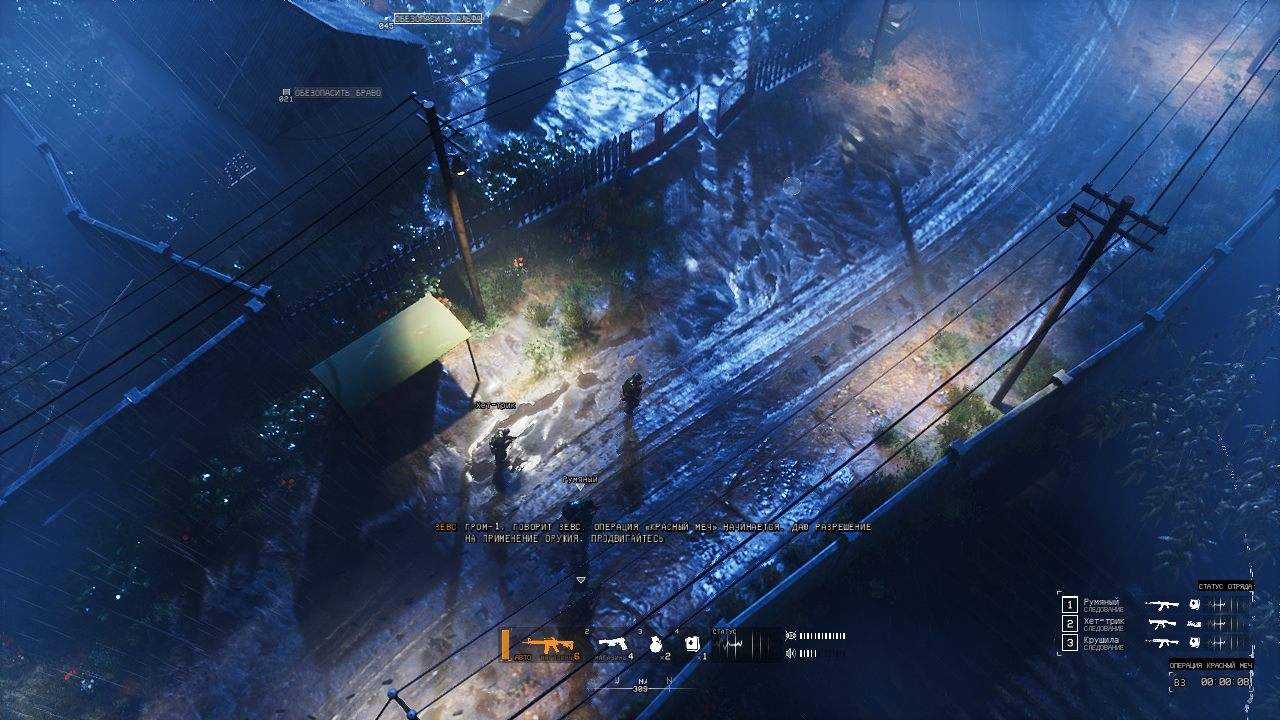Select the orange assault rifle weapon slot

click(x=548, y=643)
